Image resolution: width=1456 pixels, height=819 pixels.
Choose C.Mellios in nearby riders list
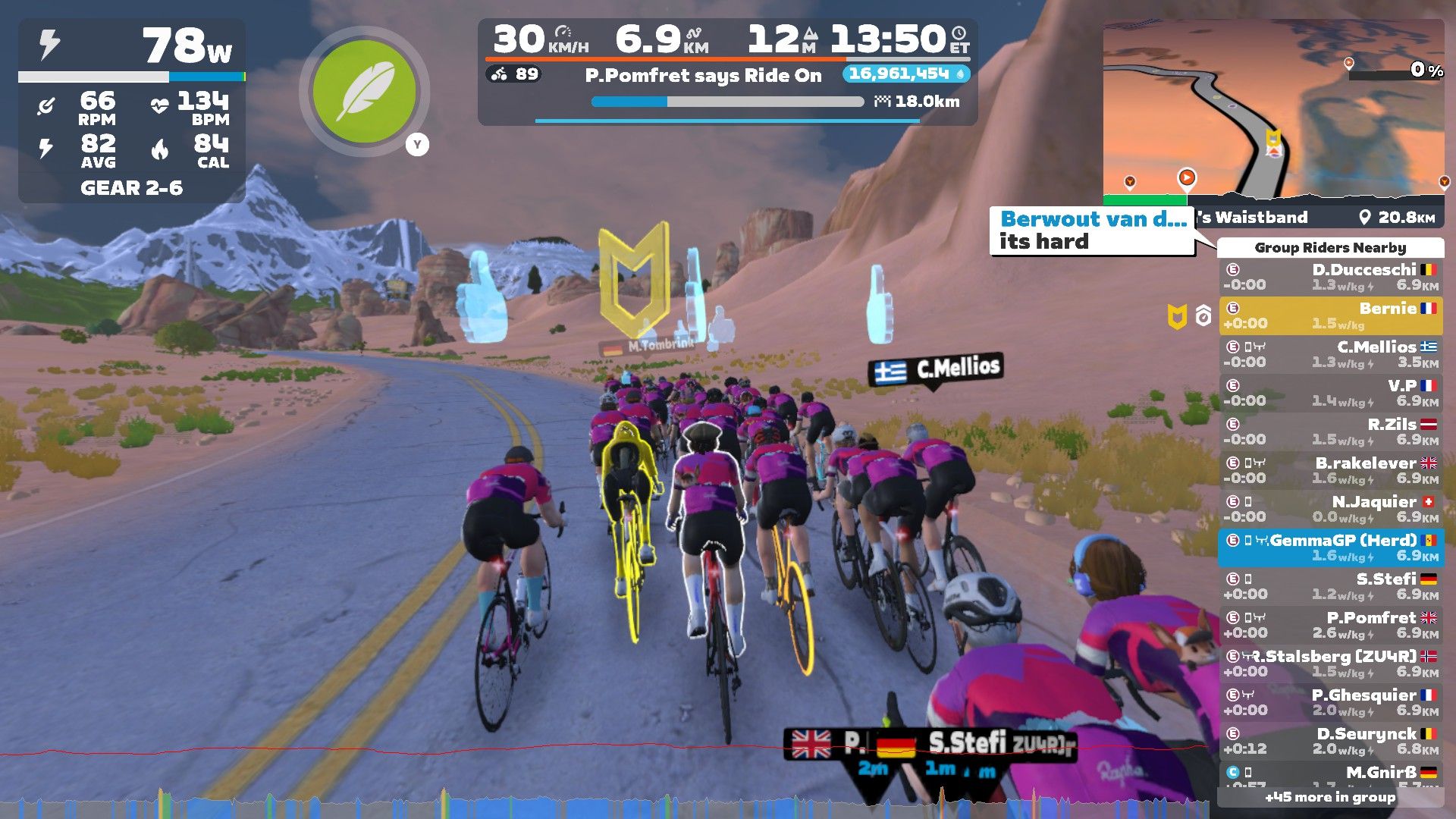1331,354
